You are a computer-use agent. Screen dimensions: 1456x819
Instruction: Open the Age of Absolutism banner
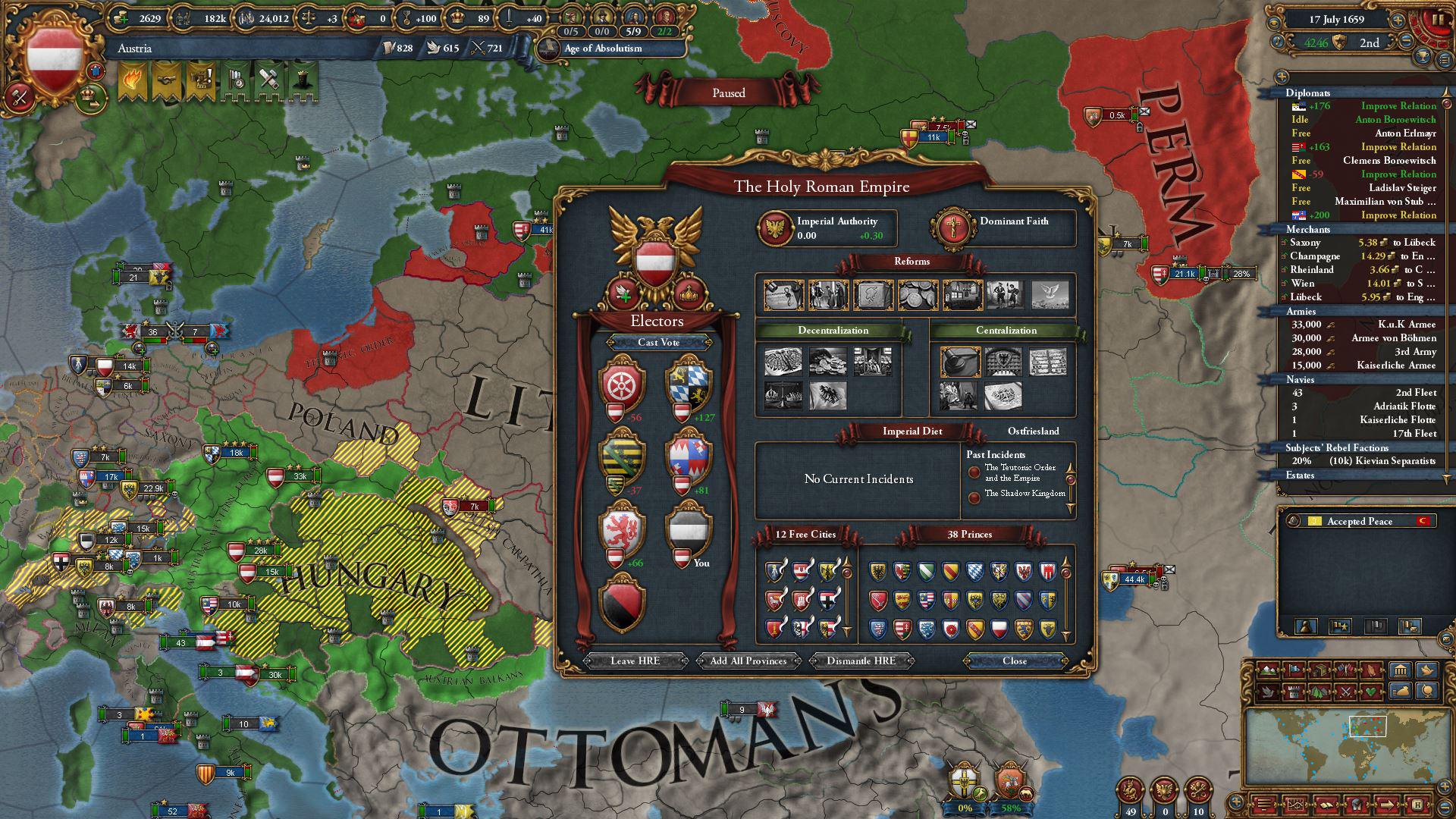(x=601, y=48)
